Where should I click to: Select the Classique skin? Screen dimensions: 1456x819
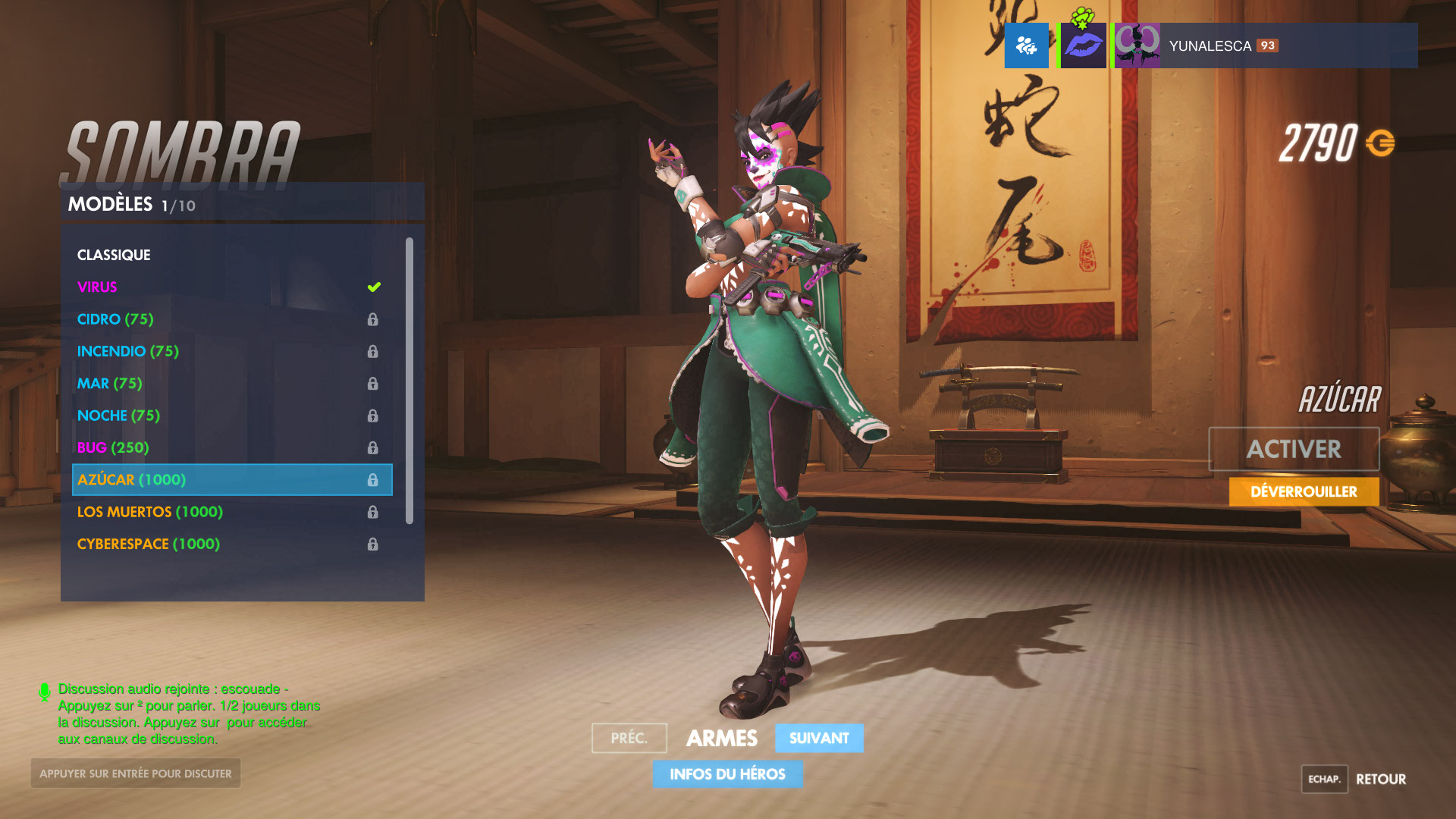tap(114, 255)
